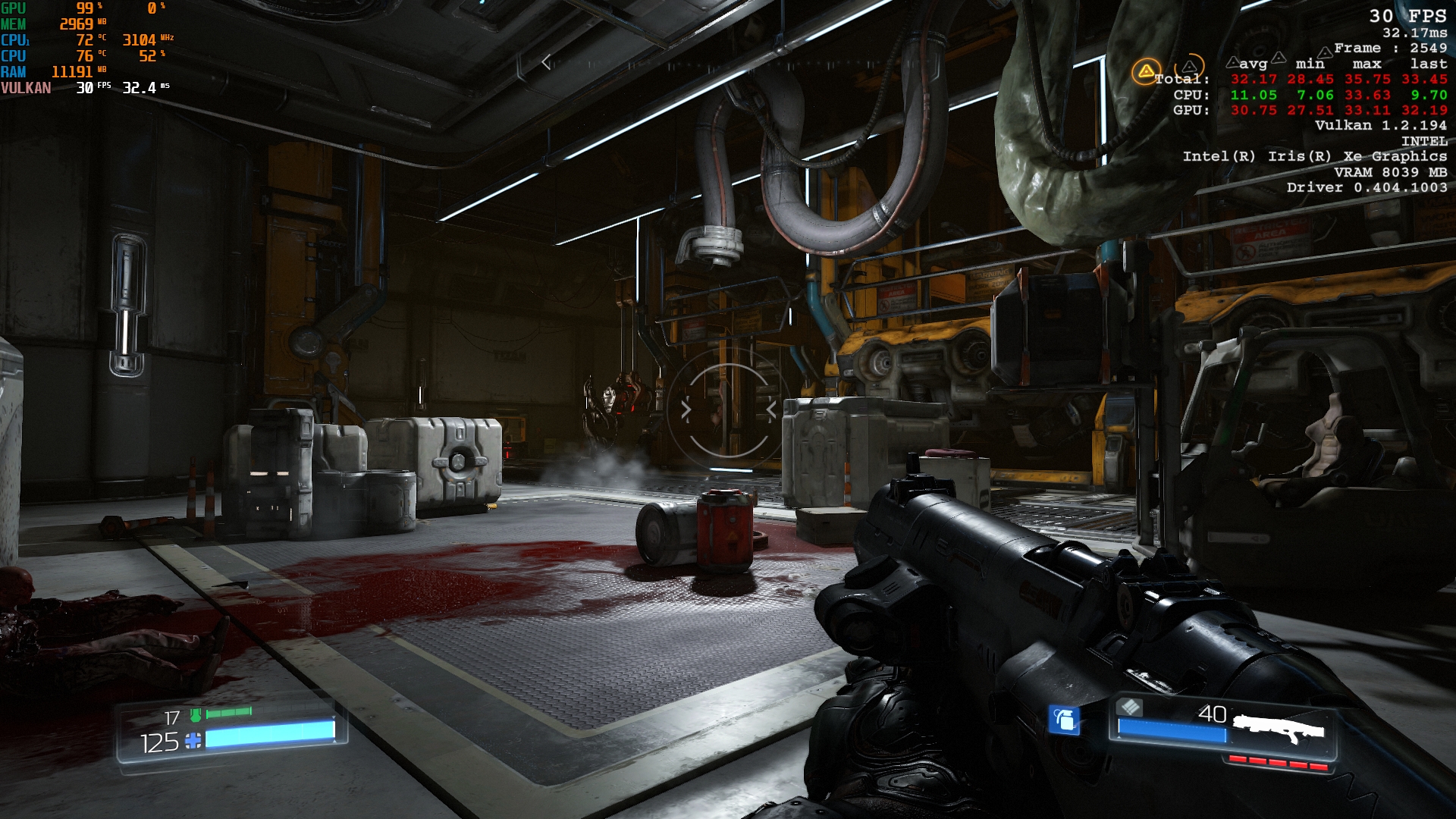Select the weapon mod icon above ammo bar
1456x819 pixels.
[x=1130, y=707]
